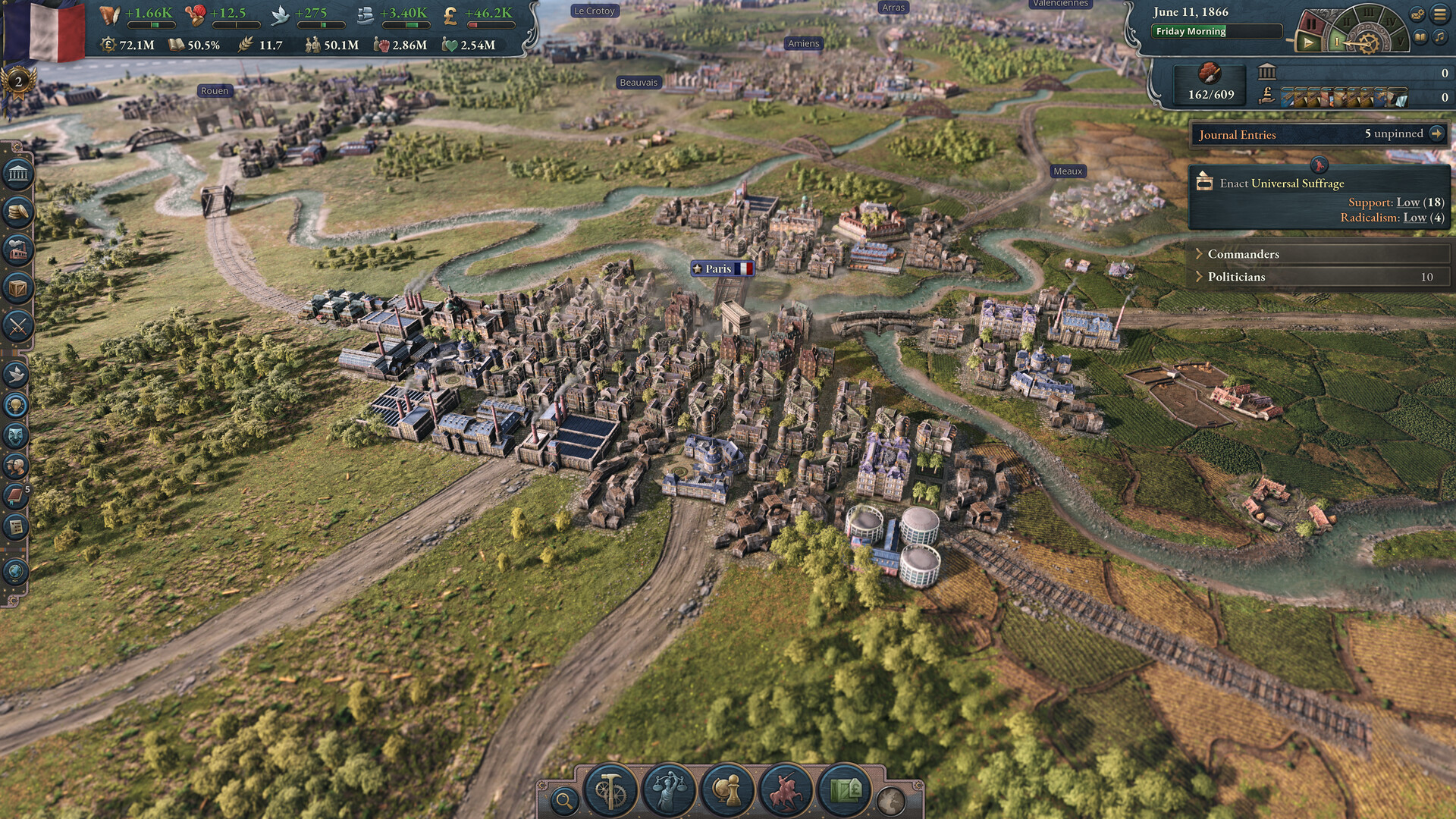Viewport: 1456px width, 819px height.
Task: Open the full Journal Entries list via arrow
Action: (x=1439, y=133)
